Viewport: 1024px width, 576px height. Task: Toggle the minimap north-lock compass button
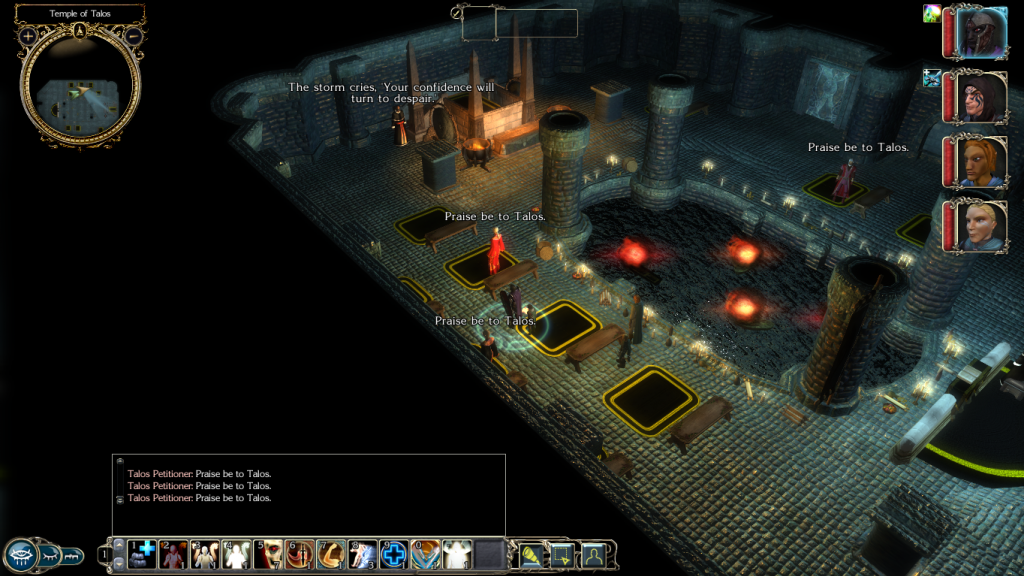point(80,31)
